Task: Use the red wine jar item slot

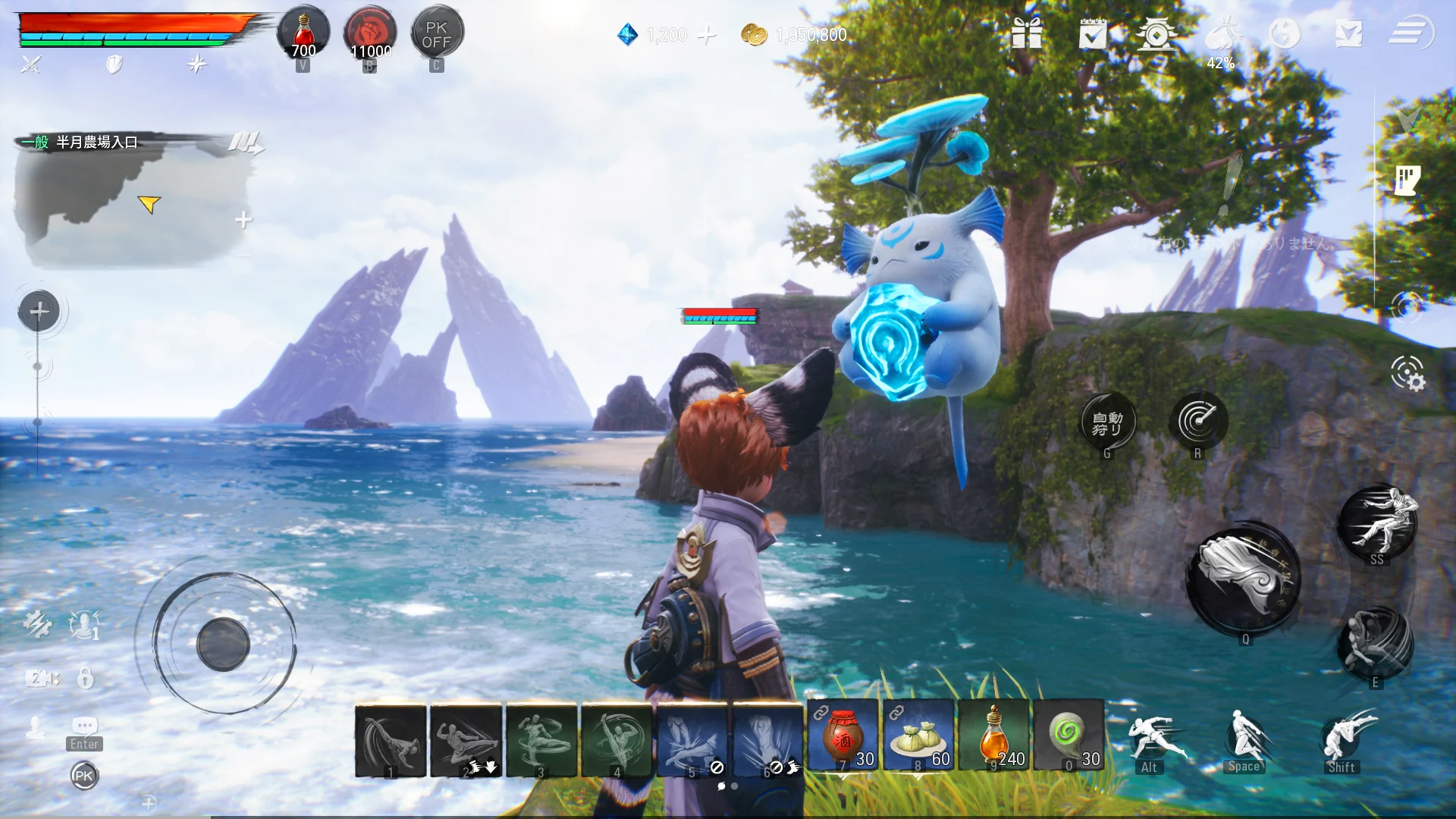Action: point(843,736)
